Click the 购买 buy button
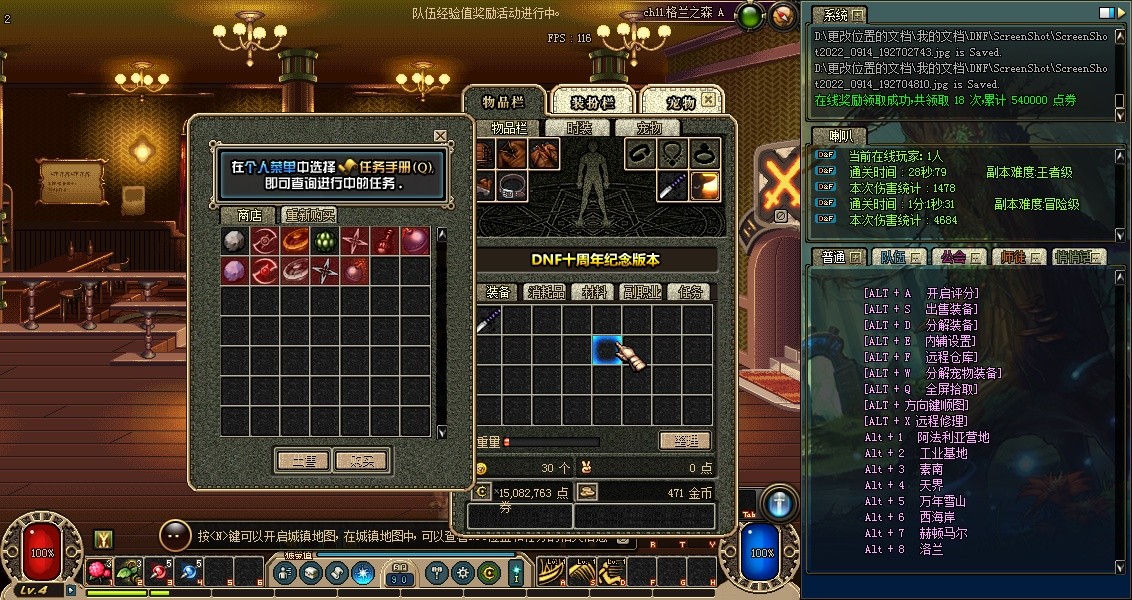The width and height of the screenshot is (1132, 600). [x=361, y=461]
